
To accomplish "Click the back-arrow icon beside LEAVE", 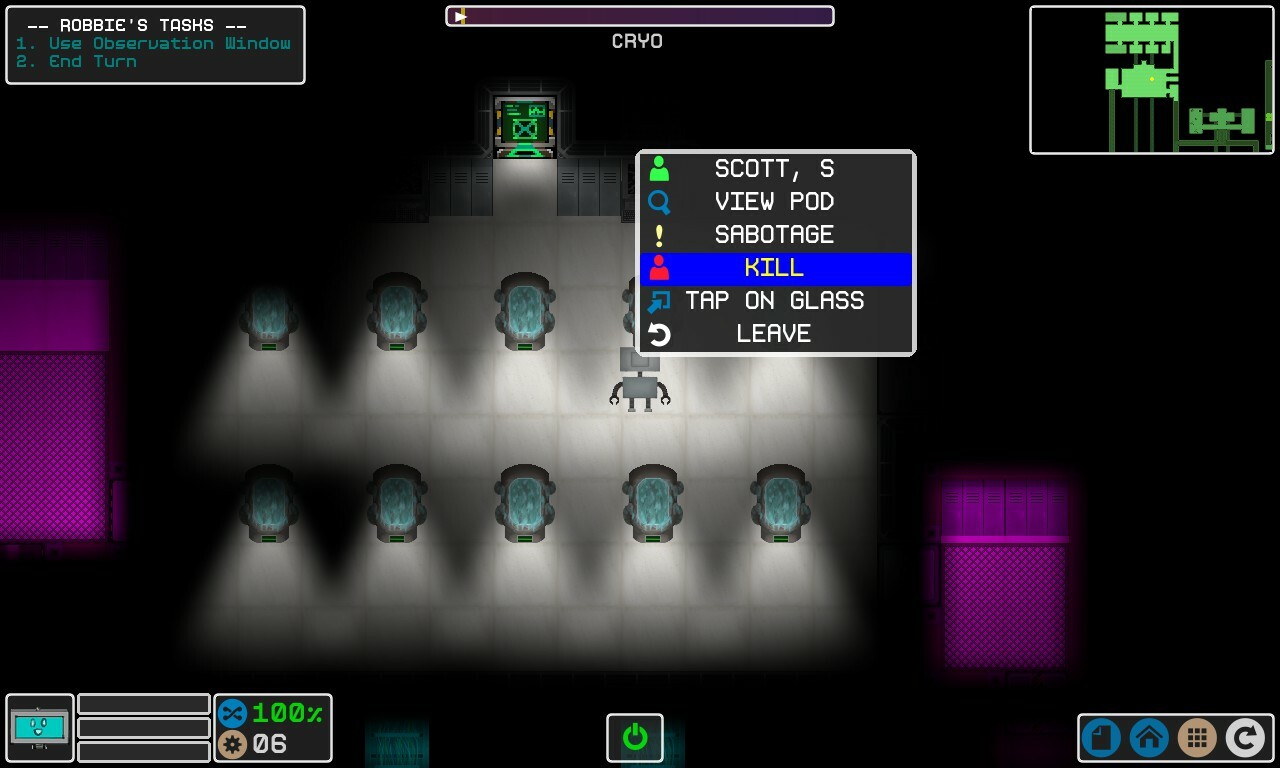I will coord(660,333).
